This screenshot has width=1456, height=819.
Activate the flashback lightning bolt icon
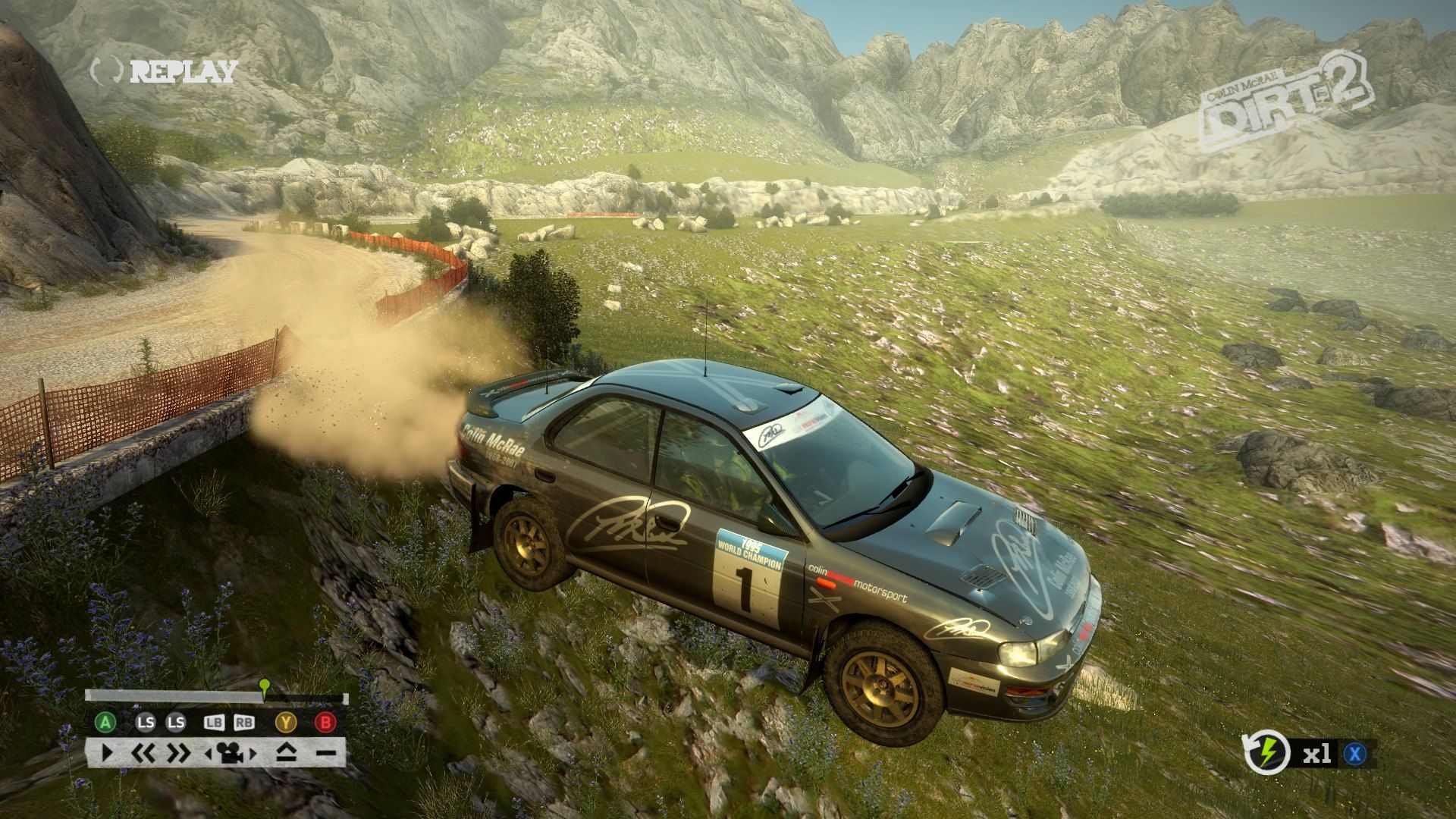click(x=1267, y=753)
